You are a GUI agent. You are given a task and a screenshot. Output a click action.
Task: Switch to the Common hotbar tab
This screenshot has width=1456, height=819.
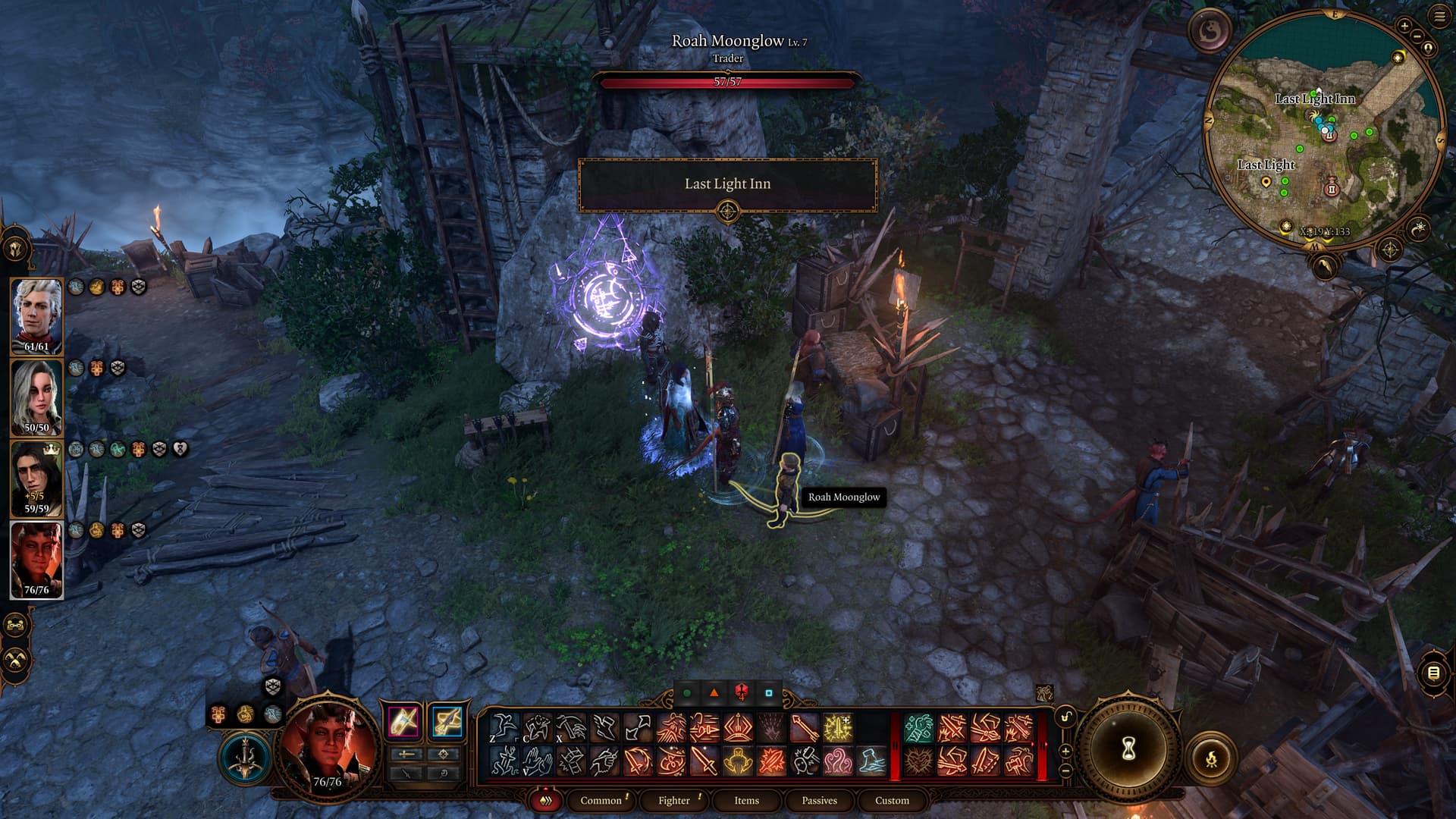tap(601, 800)
